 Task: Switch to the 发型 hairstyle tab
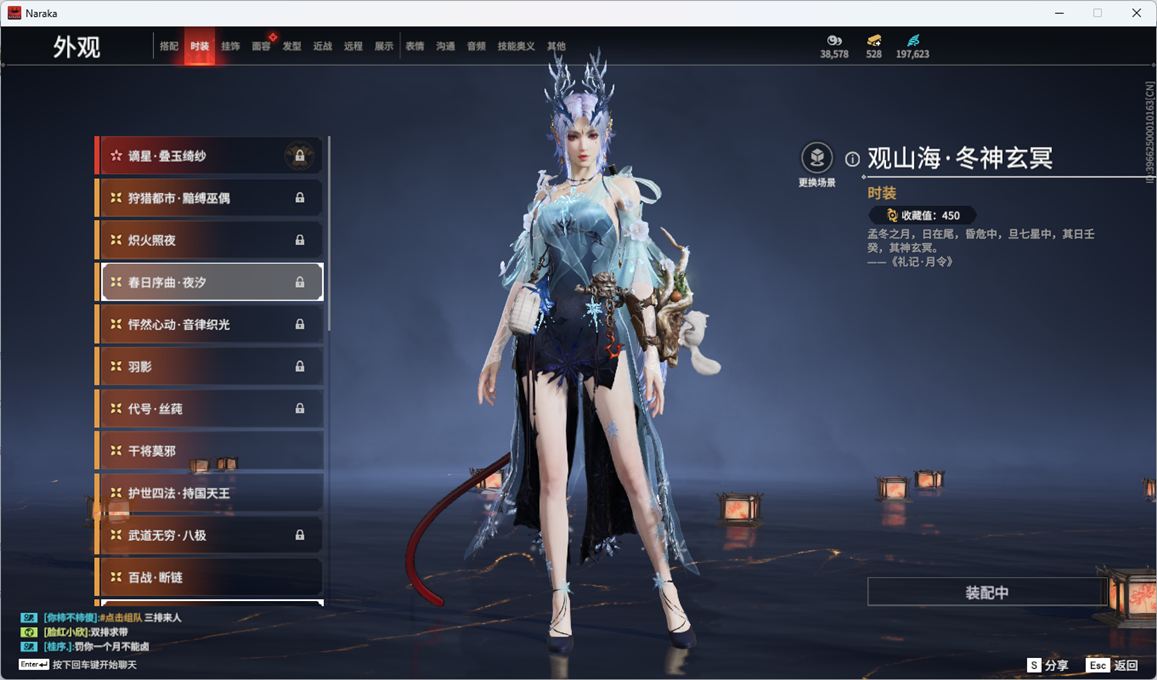point(292,46)
